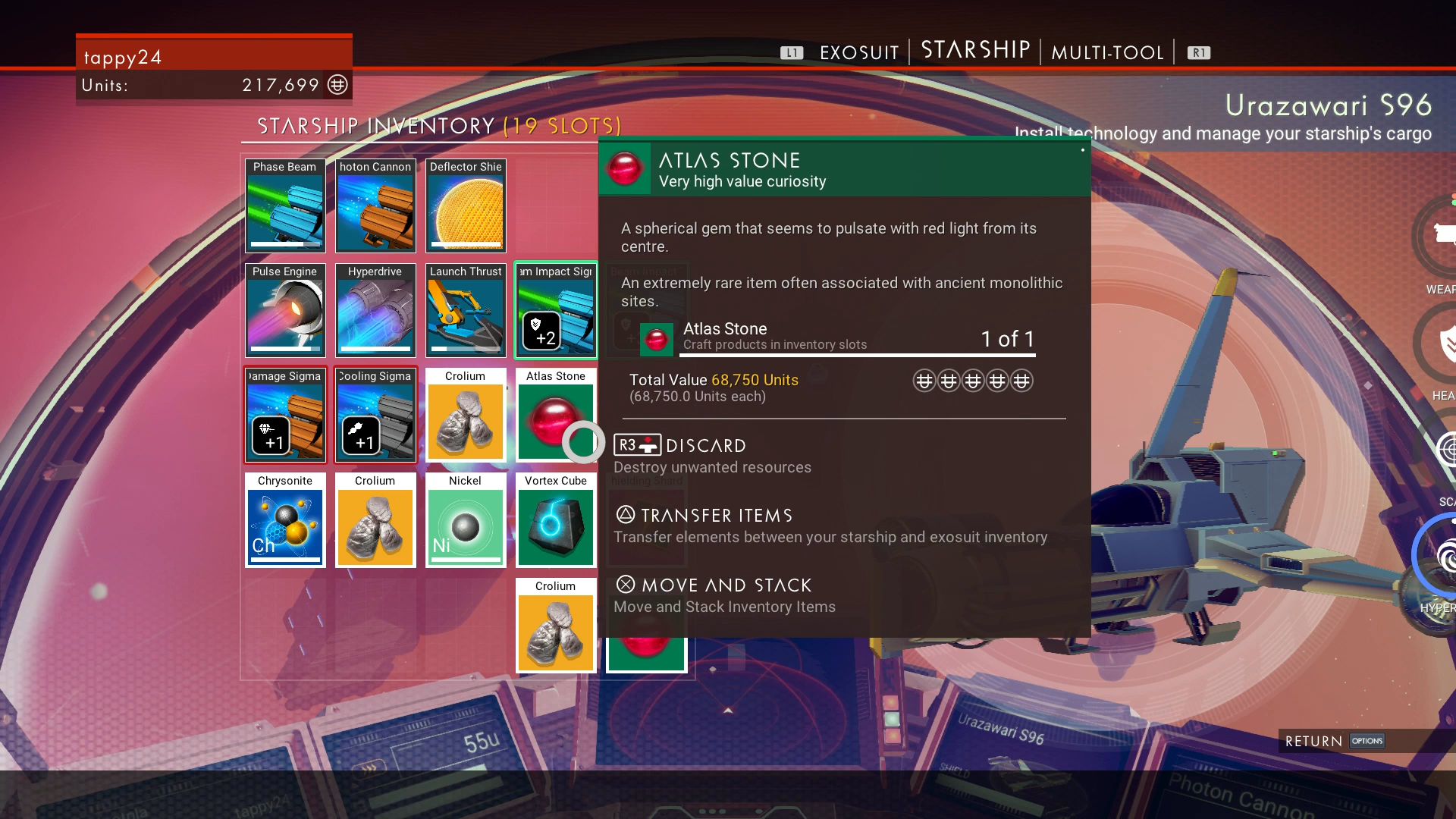Screen dimensions: 1456x819
Task: Switch to the Exosuit tab
Action: tap(858, 52)
